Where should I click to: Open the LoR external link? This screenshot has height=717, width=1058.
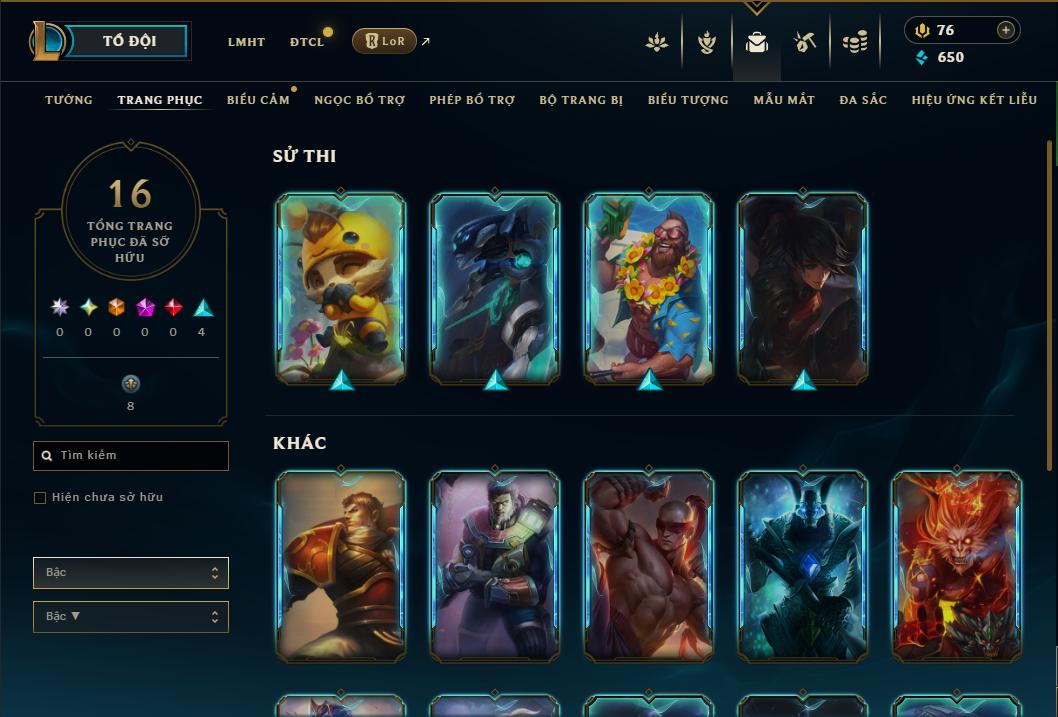(385, 41)
